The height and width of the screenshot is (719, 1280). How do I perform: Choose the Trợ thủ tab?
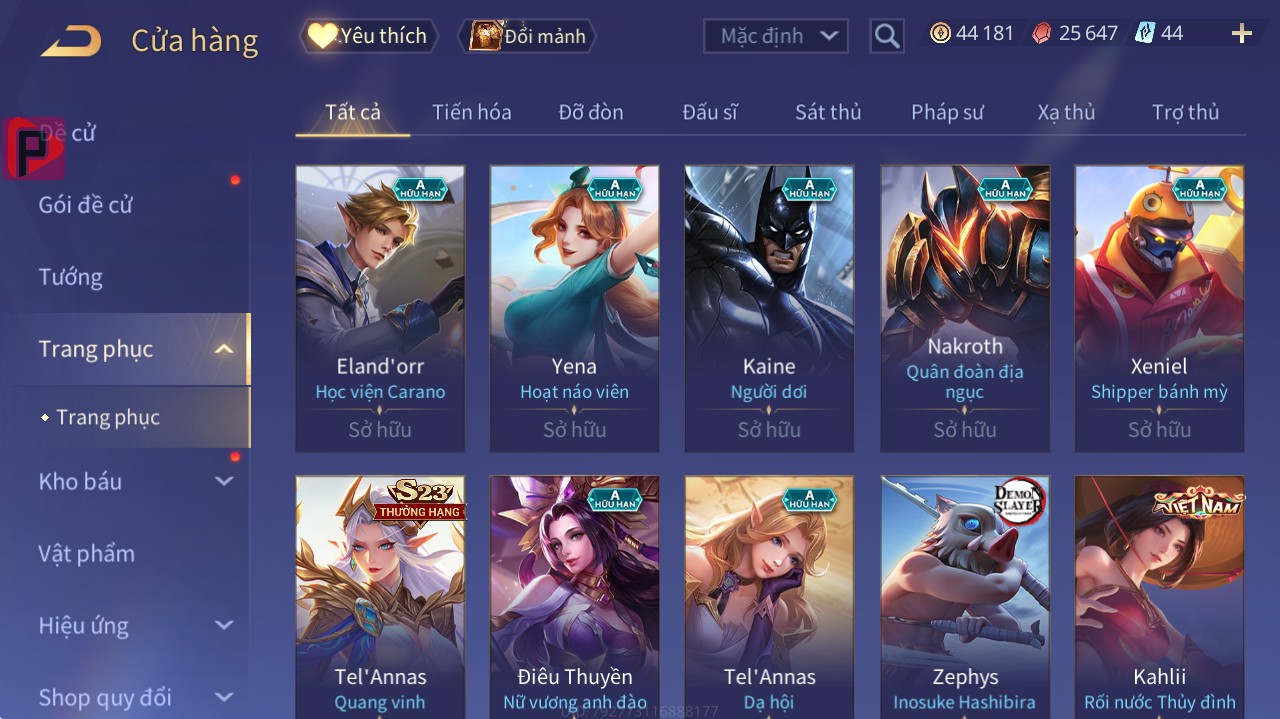click(x=1185, y=112)
